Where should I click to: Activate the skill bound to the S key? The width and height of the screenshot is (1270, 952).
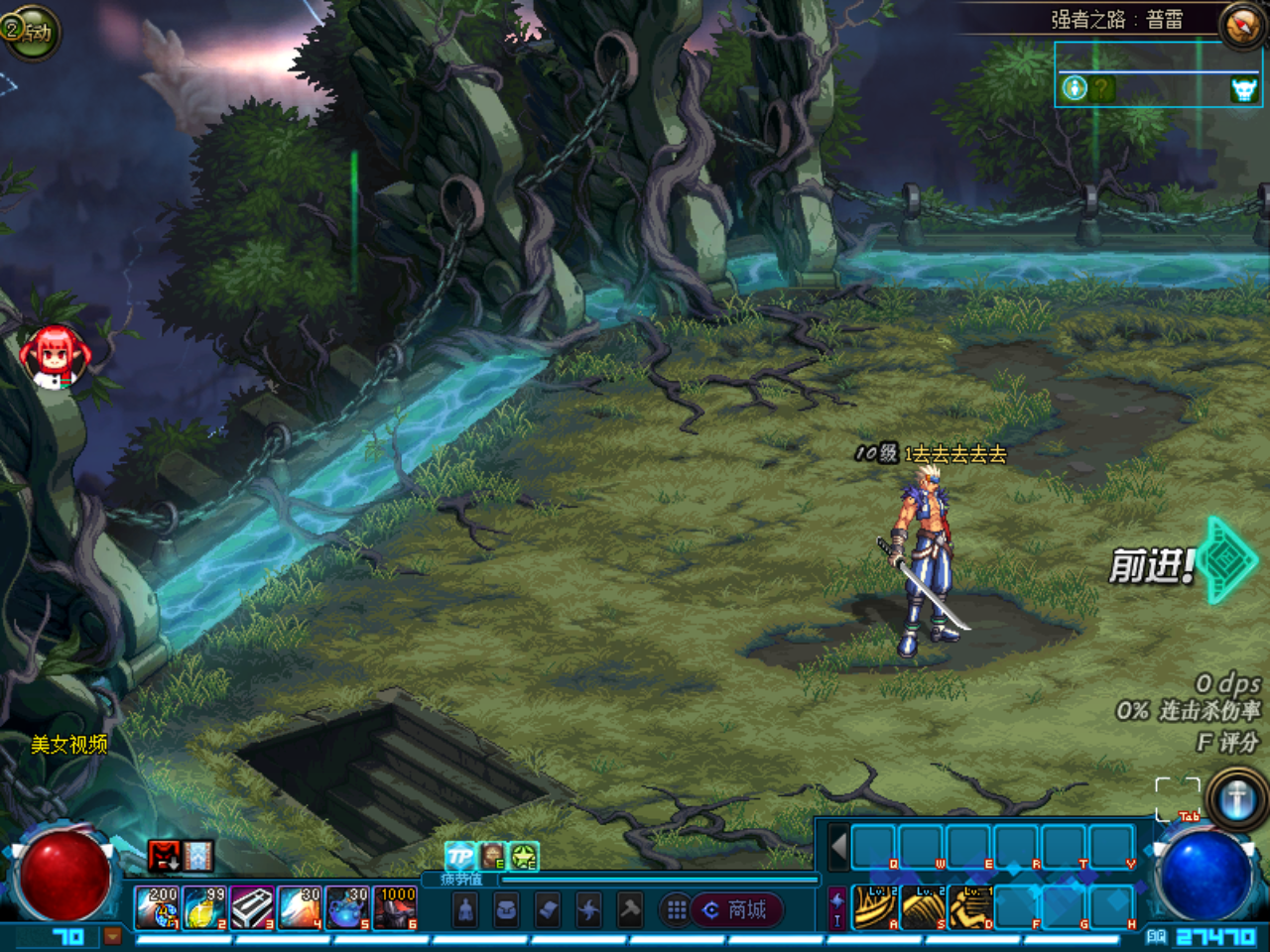click(923, 907)
